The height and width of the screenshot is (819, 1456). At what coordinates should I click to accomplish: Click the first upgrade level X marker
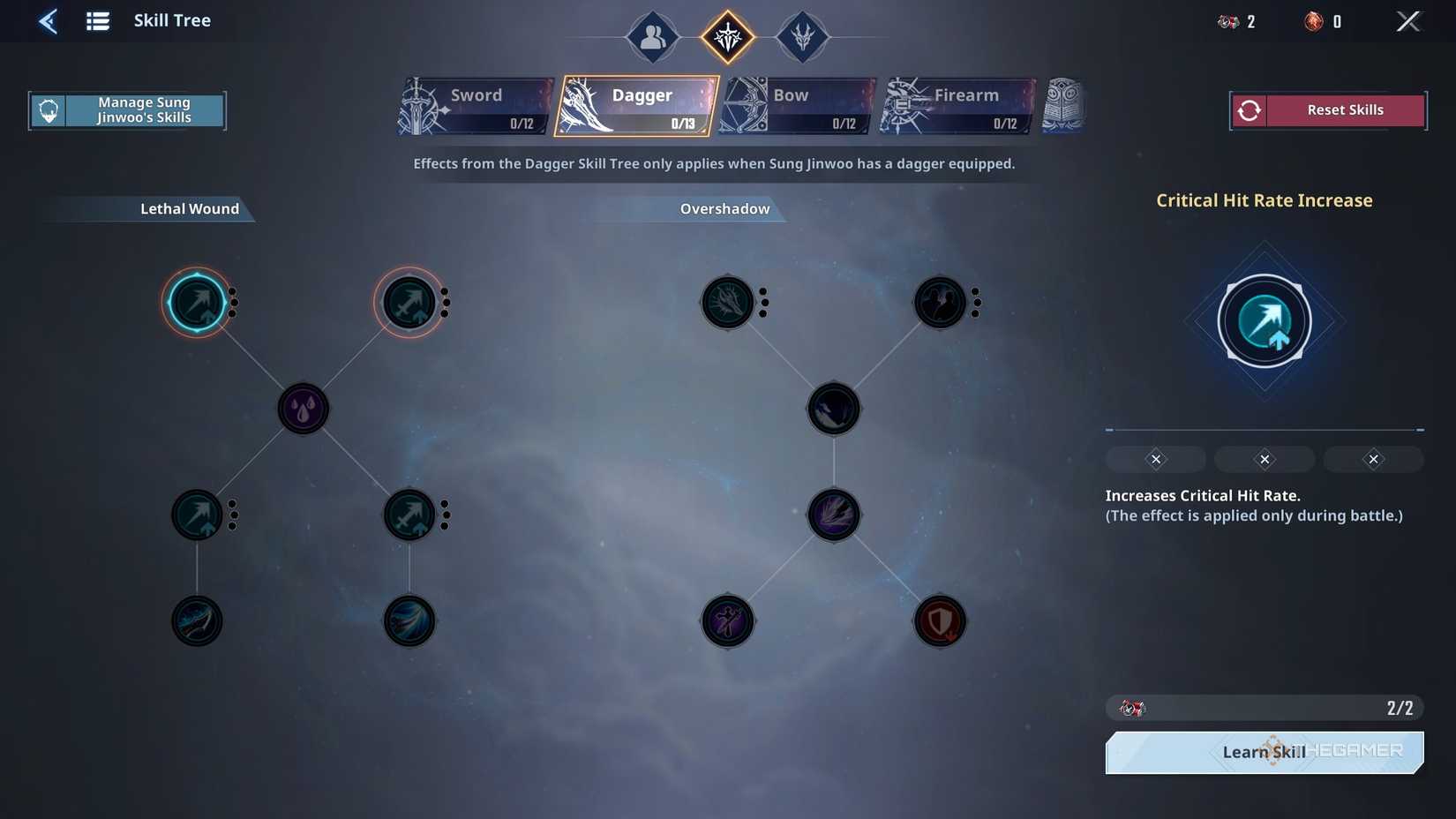[1155, 459]
